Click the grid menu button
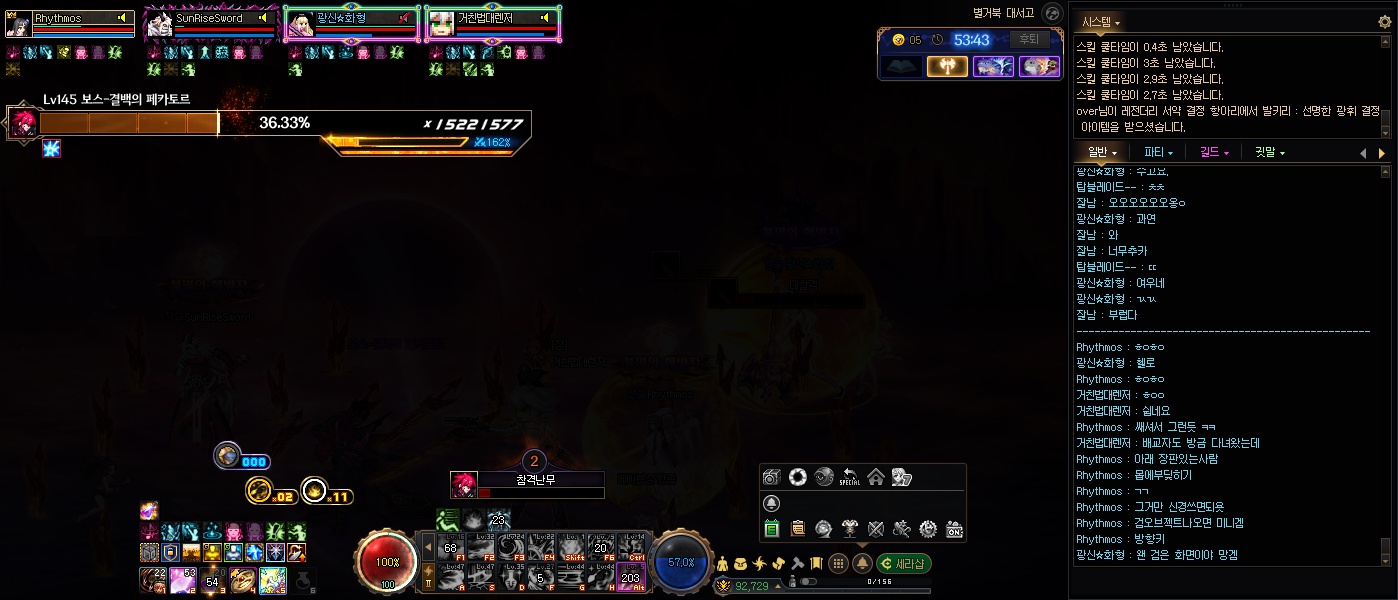Image resolution: width=1398 pixels, height=600 pixels. point(839,563)
